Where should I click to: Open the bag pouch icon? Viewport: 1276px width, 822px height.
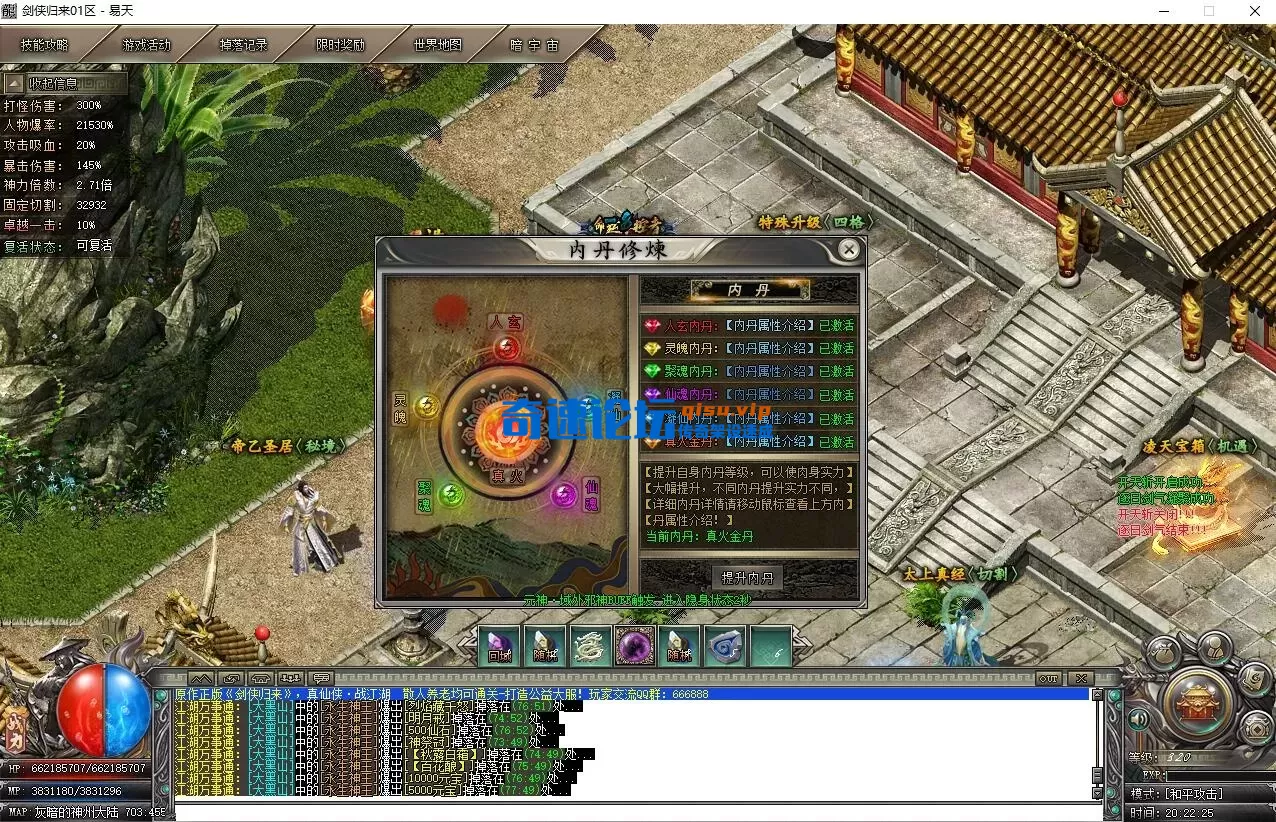1161,656
